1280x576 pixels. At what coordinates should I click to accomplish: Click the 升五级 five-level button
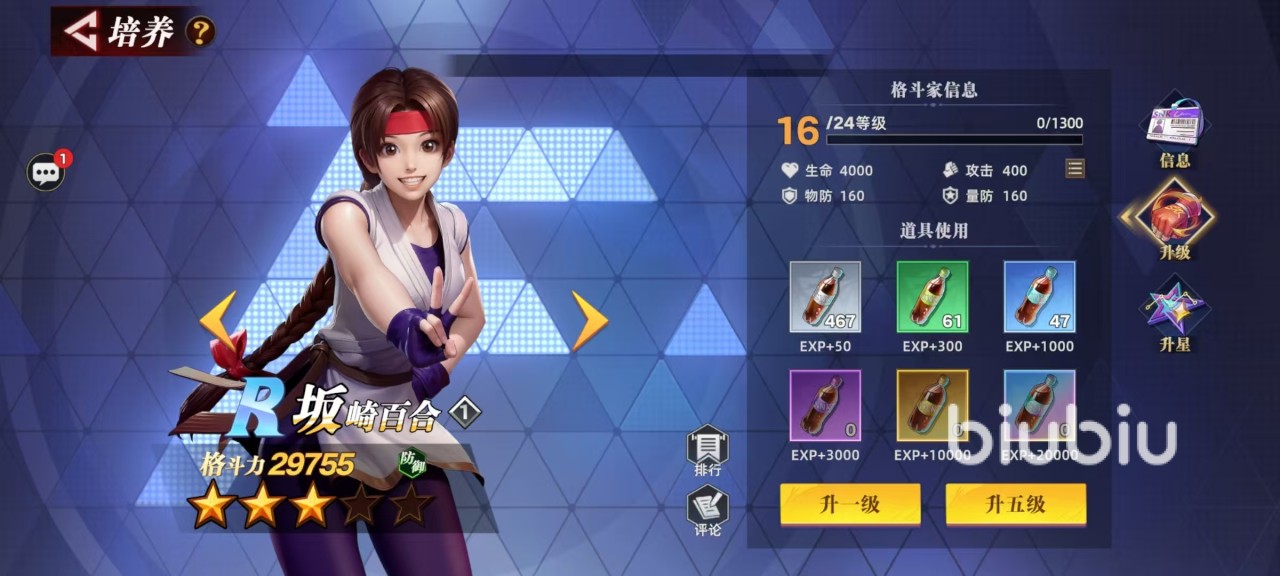pos(1015,504)
